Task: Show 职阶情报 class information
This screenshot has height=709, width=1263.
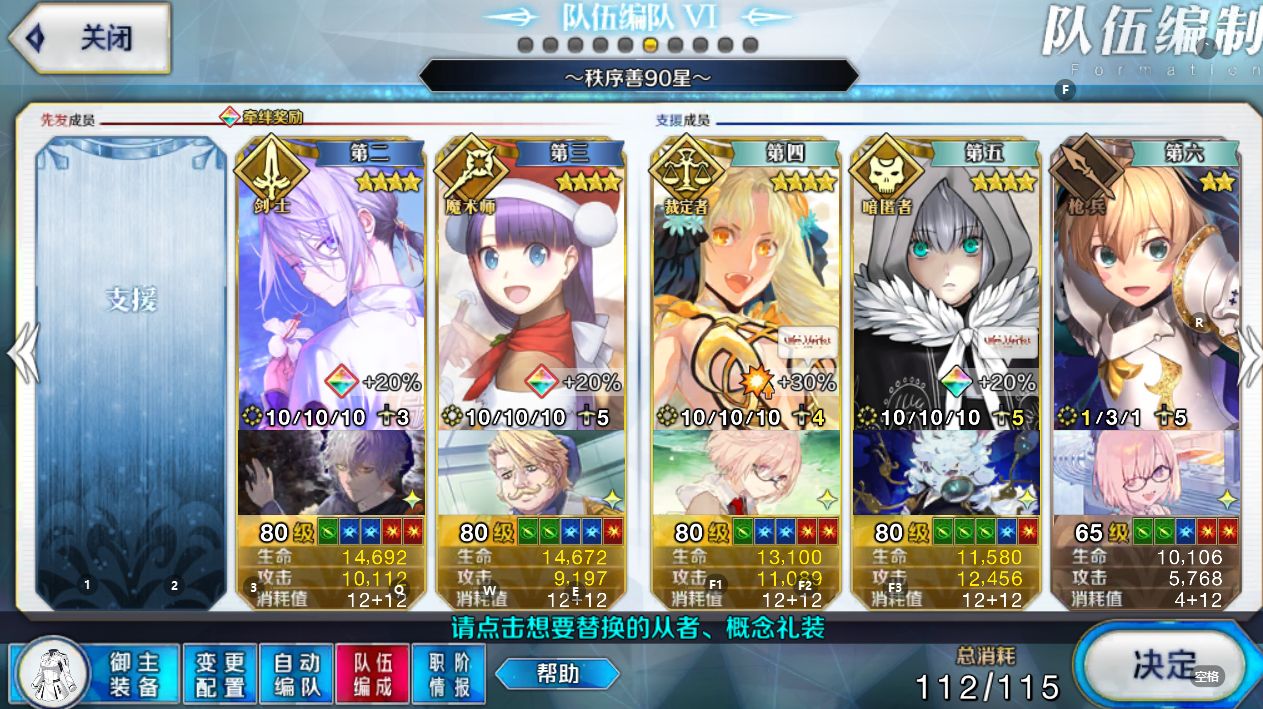Action: click(448, 674)
